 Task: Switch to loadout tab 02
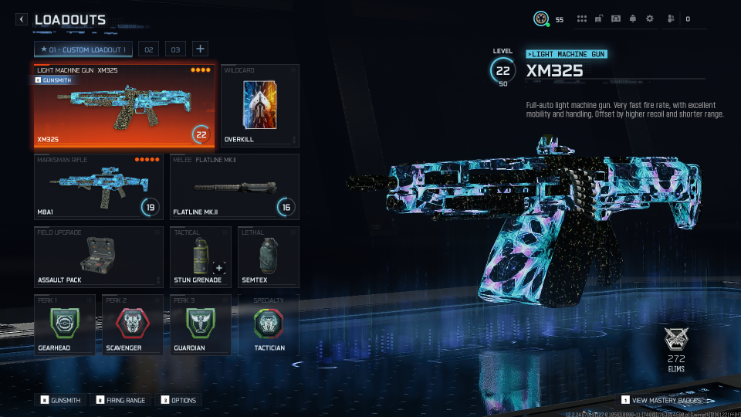pyautogui.click(x=149, y=49)
